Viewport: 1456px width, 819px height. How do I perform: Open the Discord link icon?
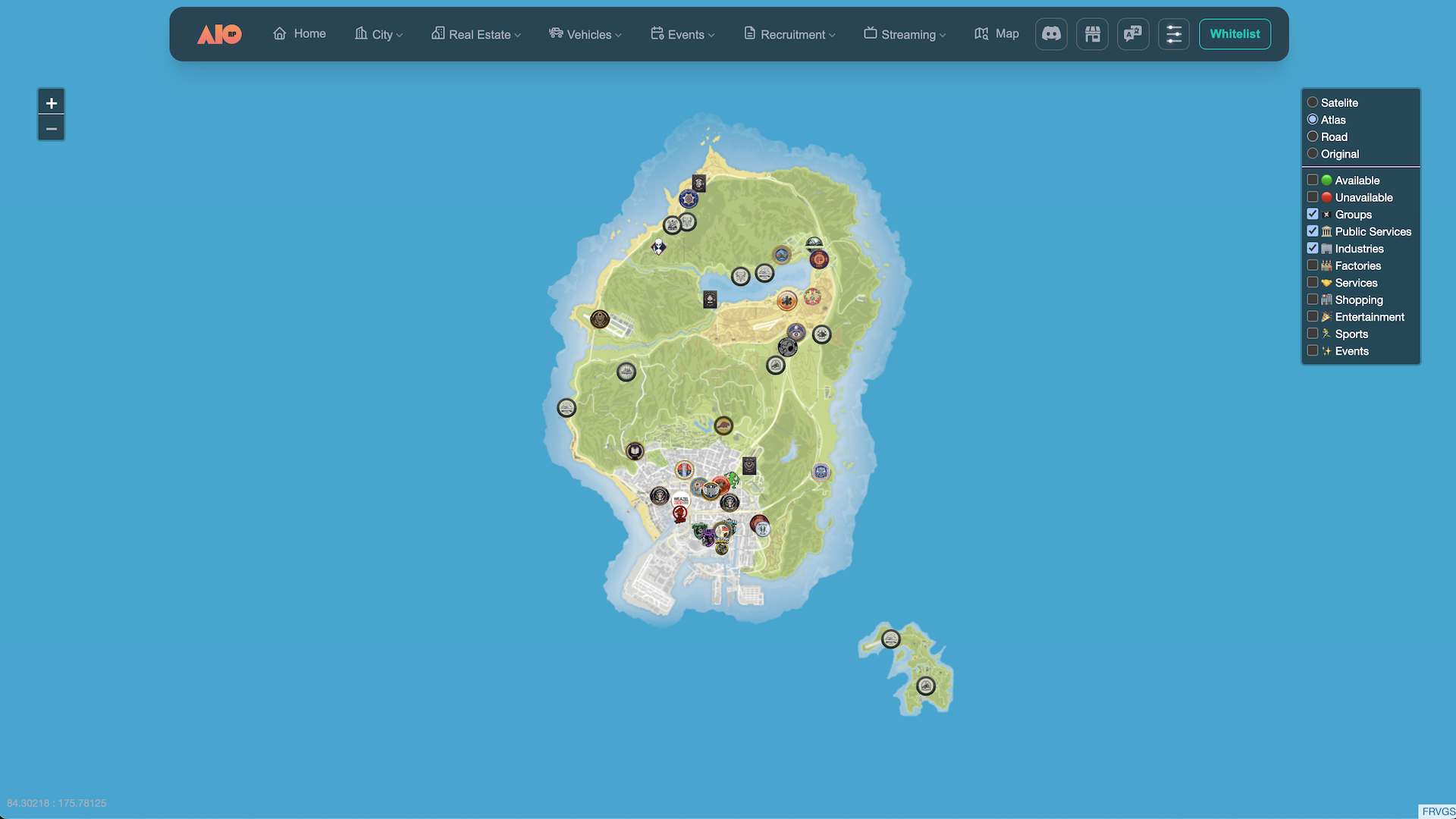click(x=1051, y=34)
